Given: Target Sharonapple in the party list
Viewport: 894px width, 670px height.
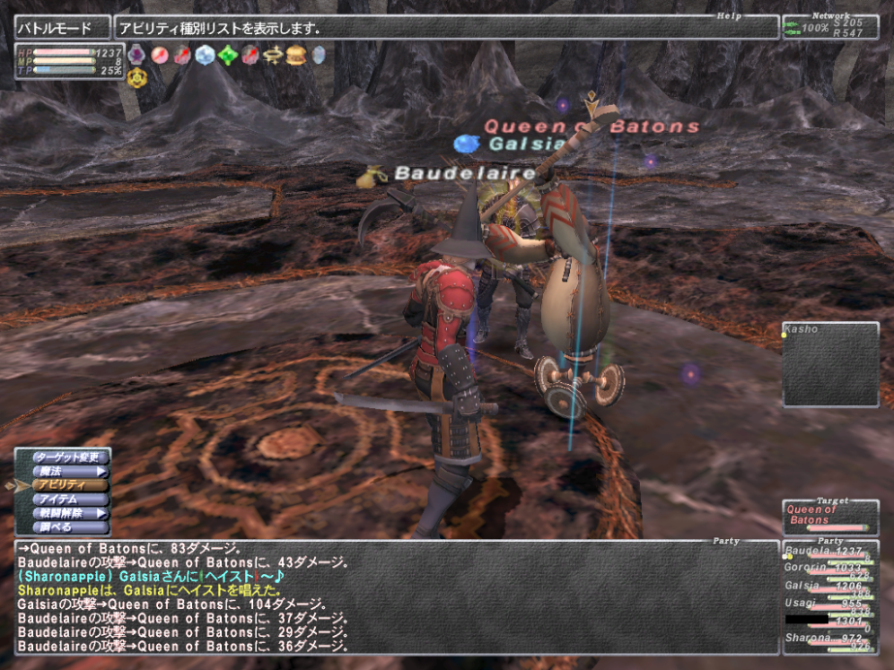Looking at the screenshot, I should (x=829, y=639).
